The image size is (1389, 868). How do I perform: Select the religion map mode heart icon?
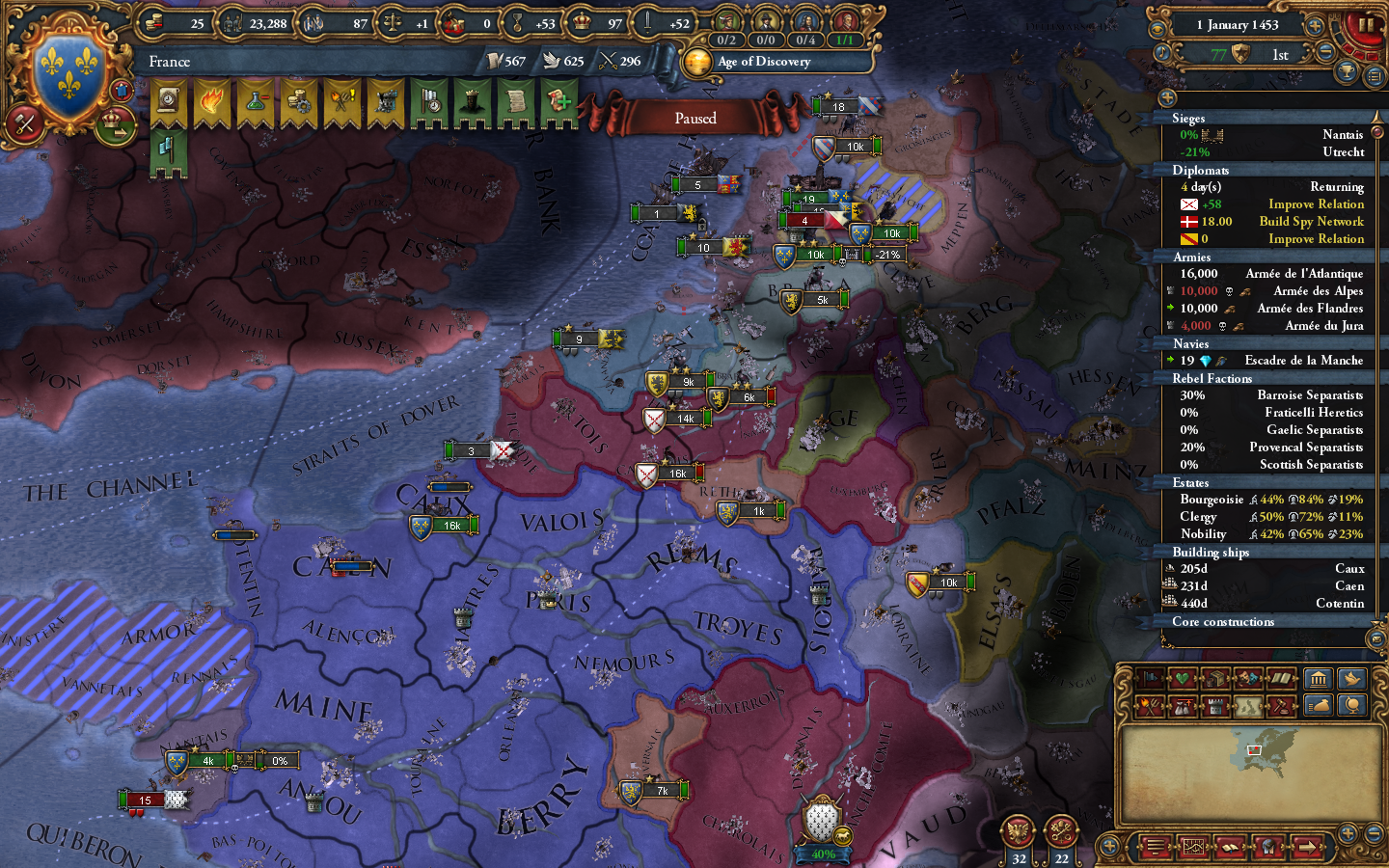(x=1181, y=677)
